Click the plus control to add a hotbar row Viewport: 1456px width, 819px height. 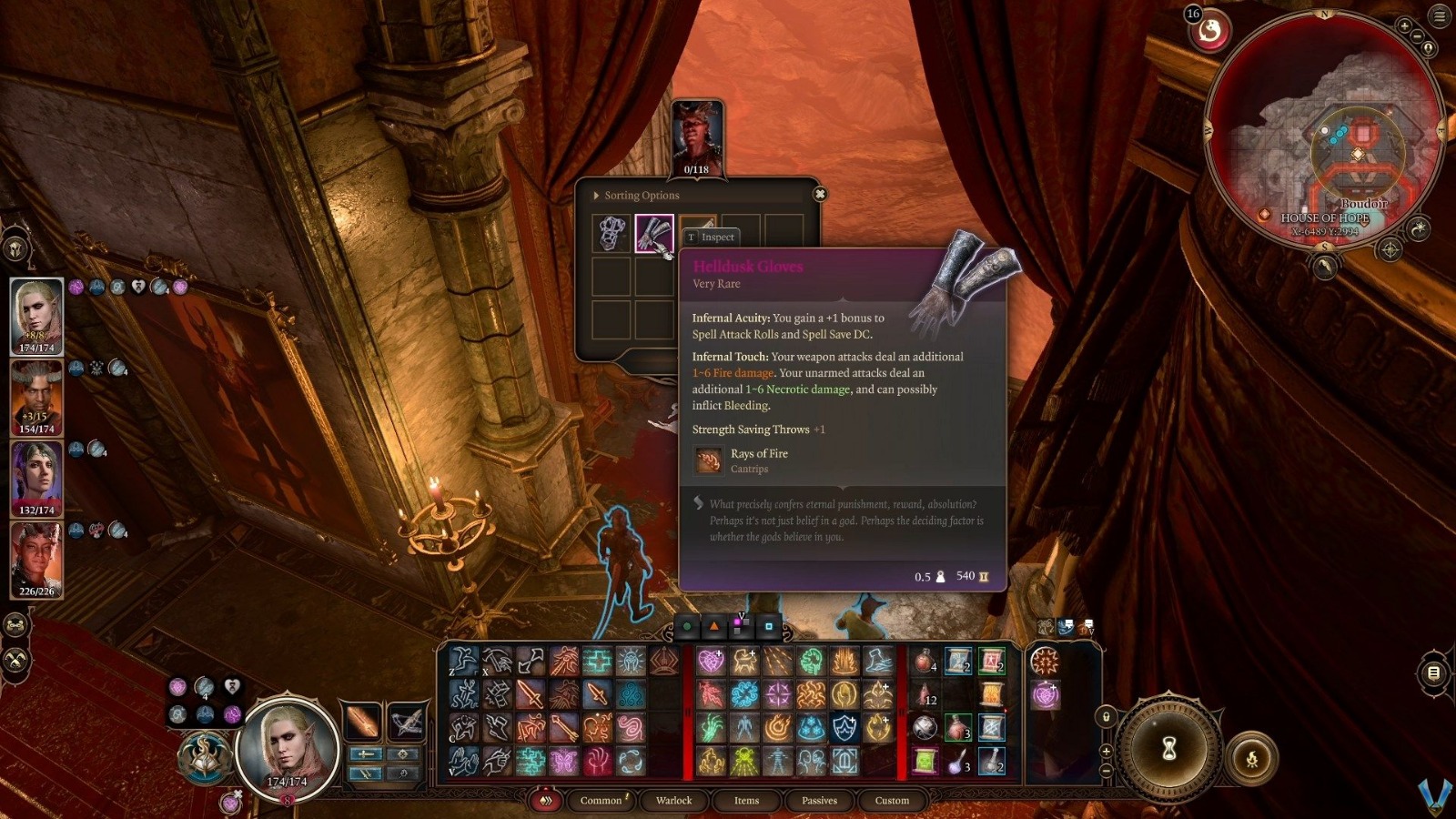click(1107, 752)
